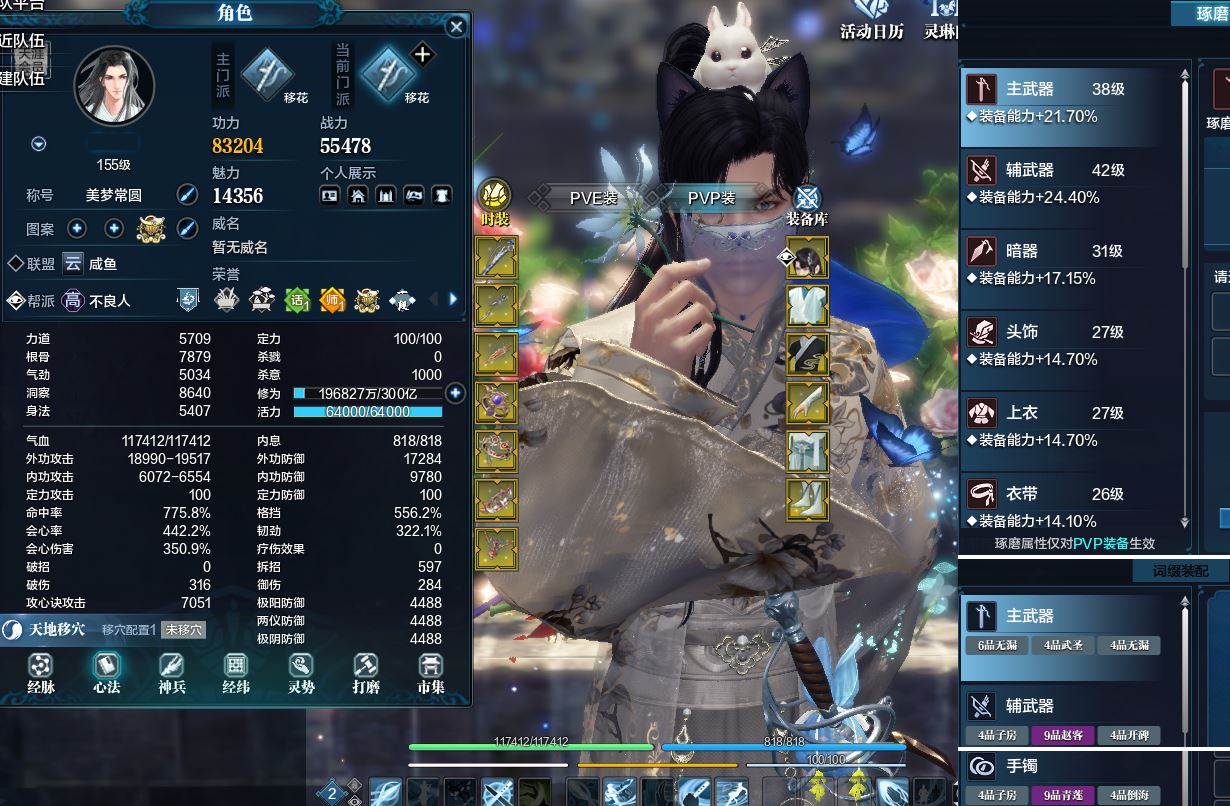
Task: Switch to the PVP装 tab
Action: [711, 198]
